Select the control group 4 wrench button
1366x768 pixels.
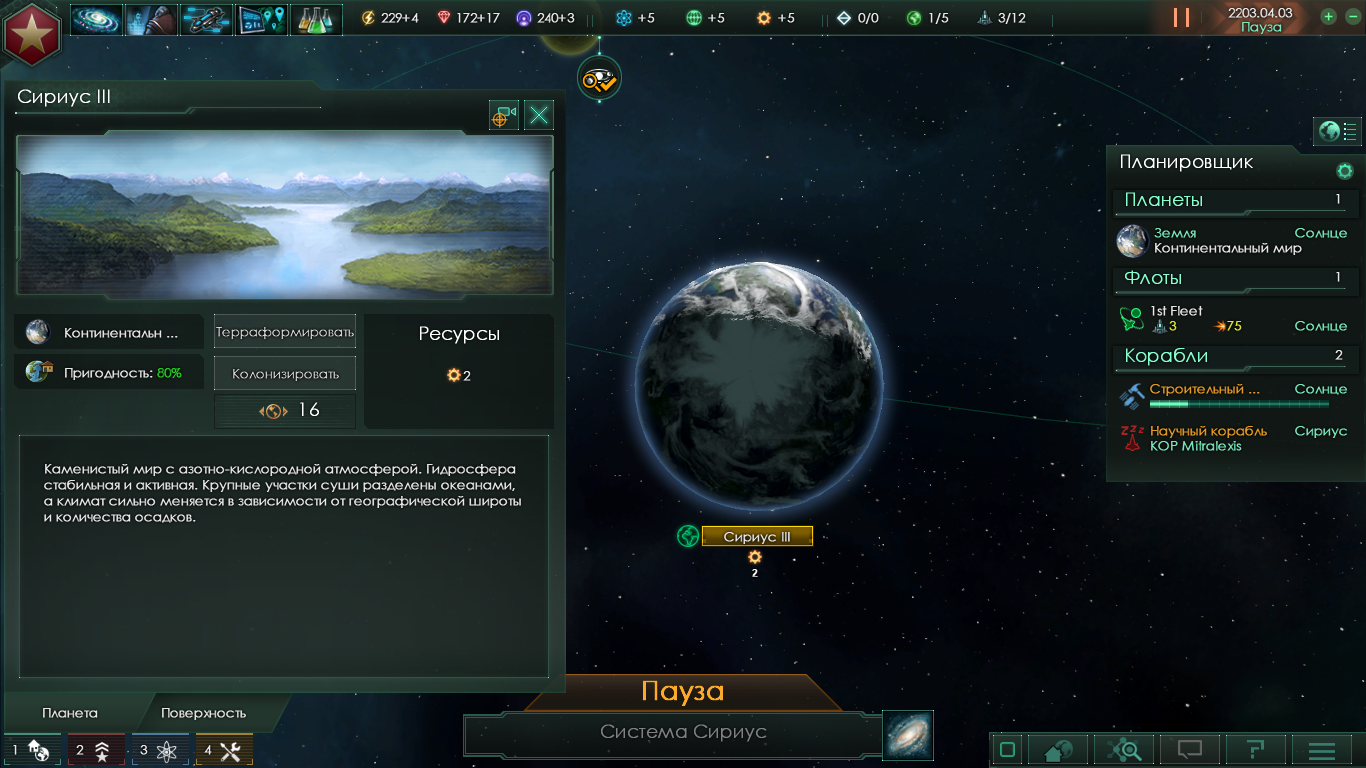[x=223, y=750]
